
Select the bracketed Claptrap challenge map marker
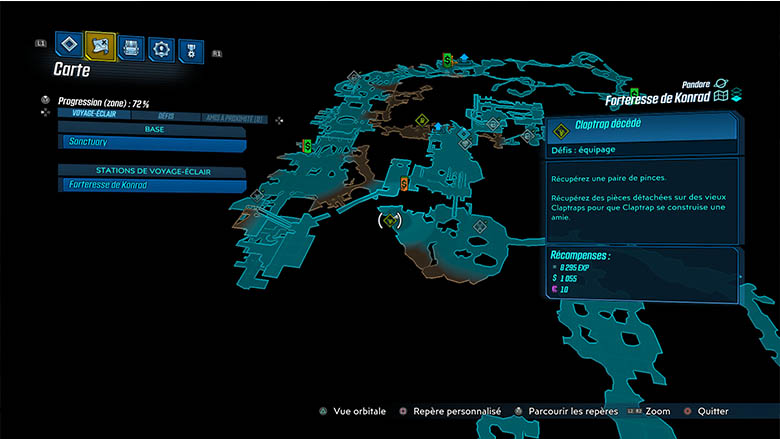point(391,220)
